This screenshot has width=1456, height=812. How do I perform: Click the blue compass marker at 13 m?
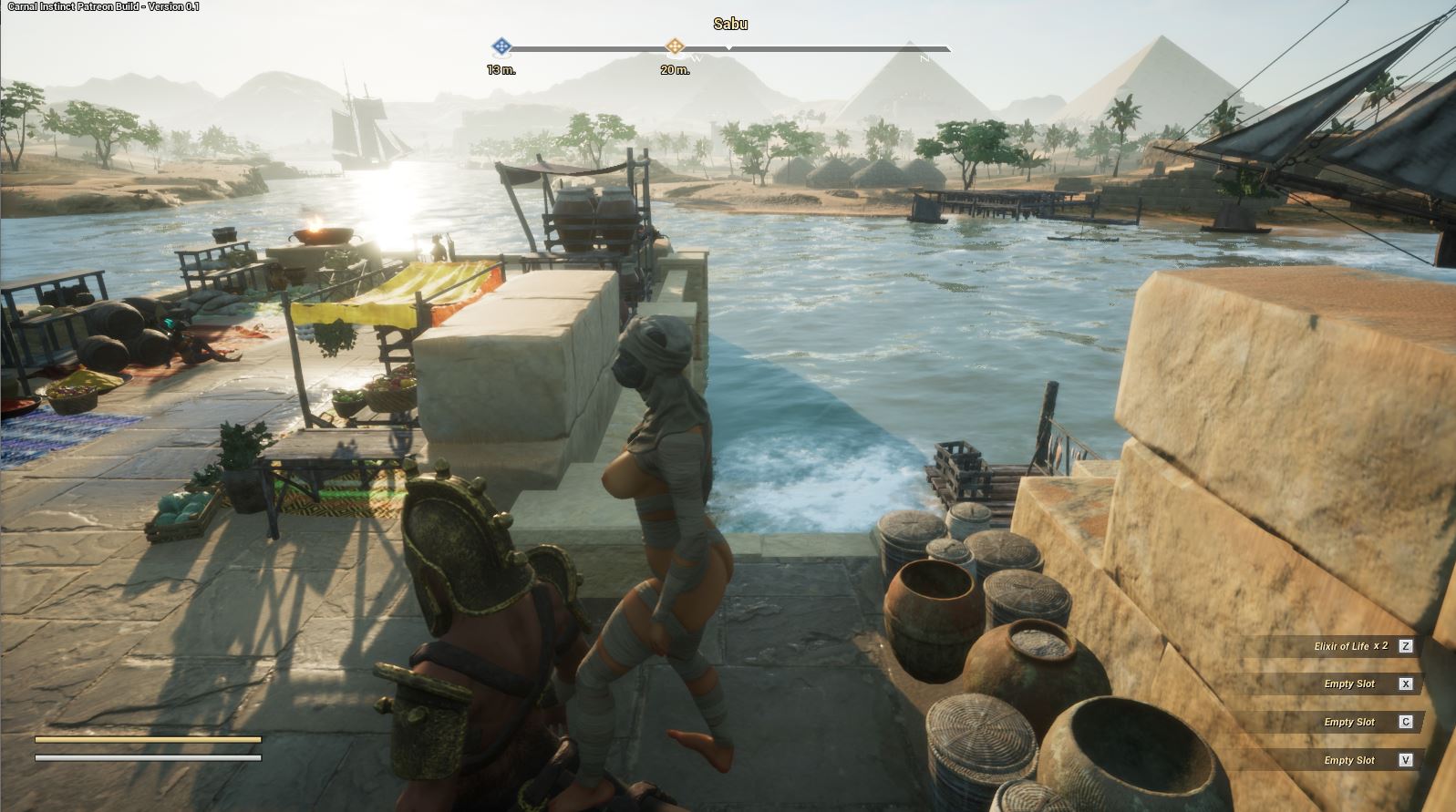click(501, 46)
